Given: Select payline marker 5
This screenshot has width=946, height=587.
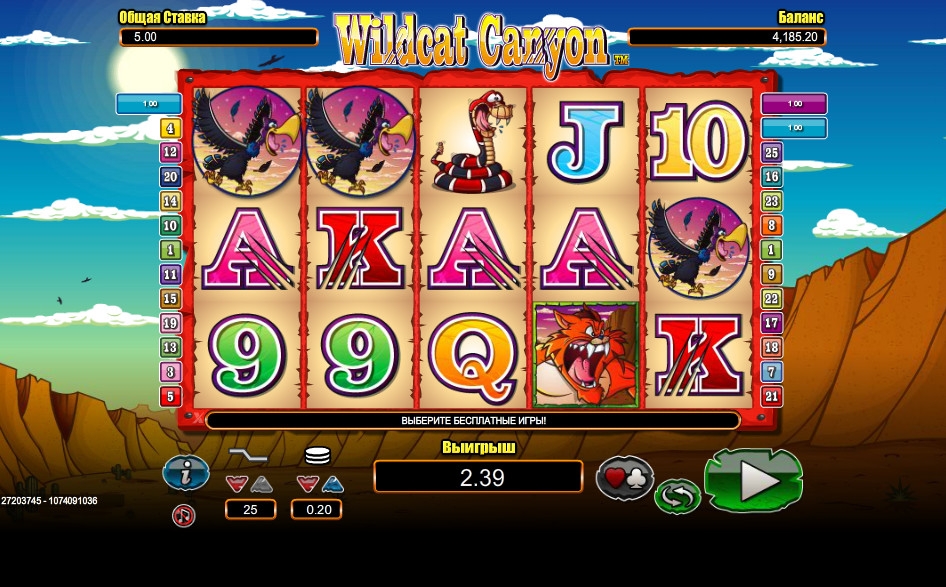Looking at the screenshot, I should (170, 396).
